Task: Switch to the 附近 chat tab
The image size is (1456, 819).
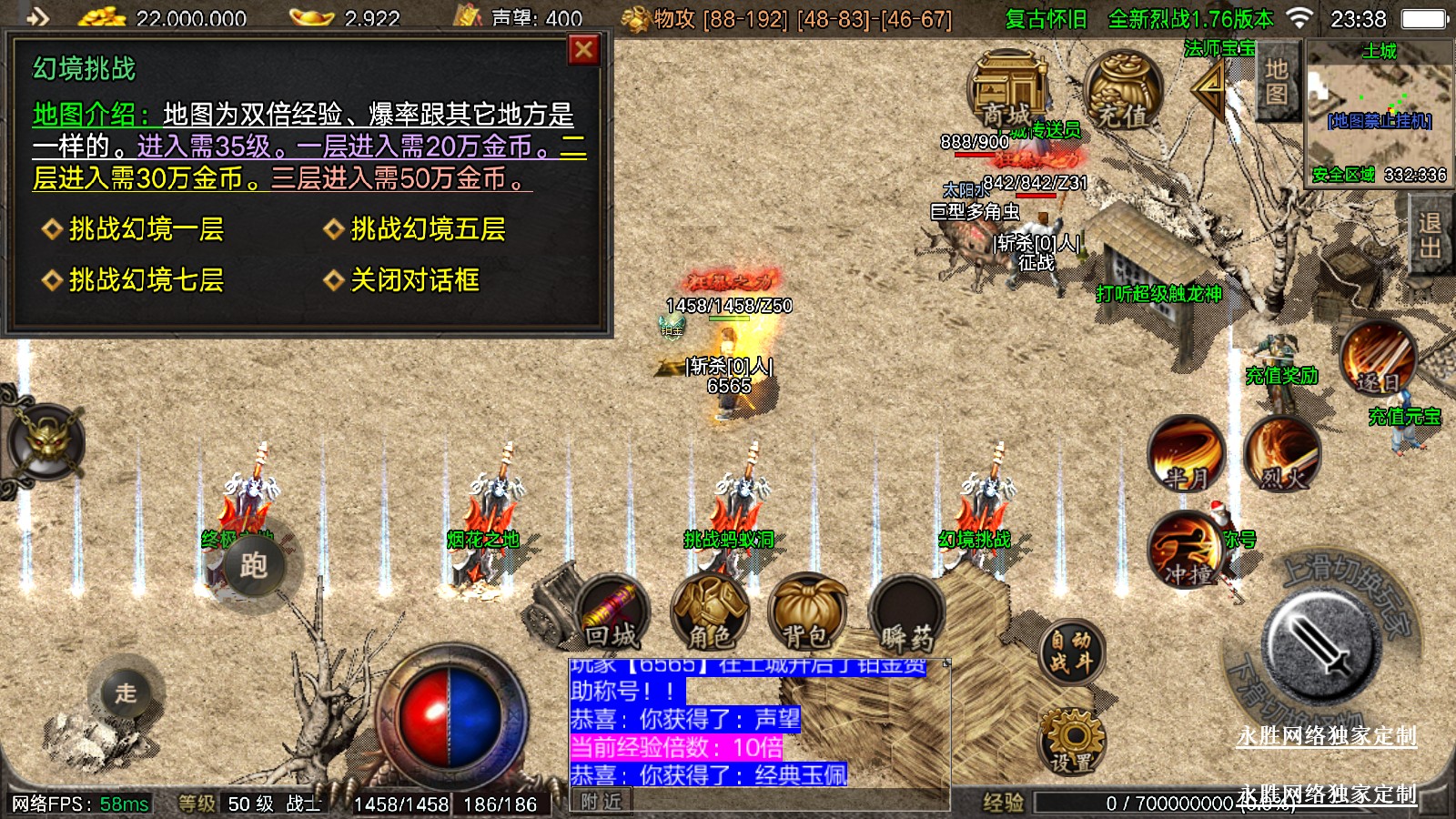Action: [x=602, y=802]
